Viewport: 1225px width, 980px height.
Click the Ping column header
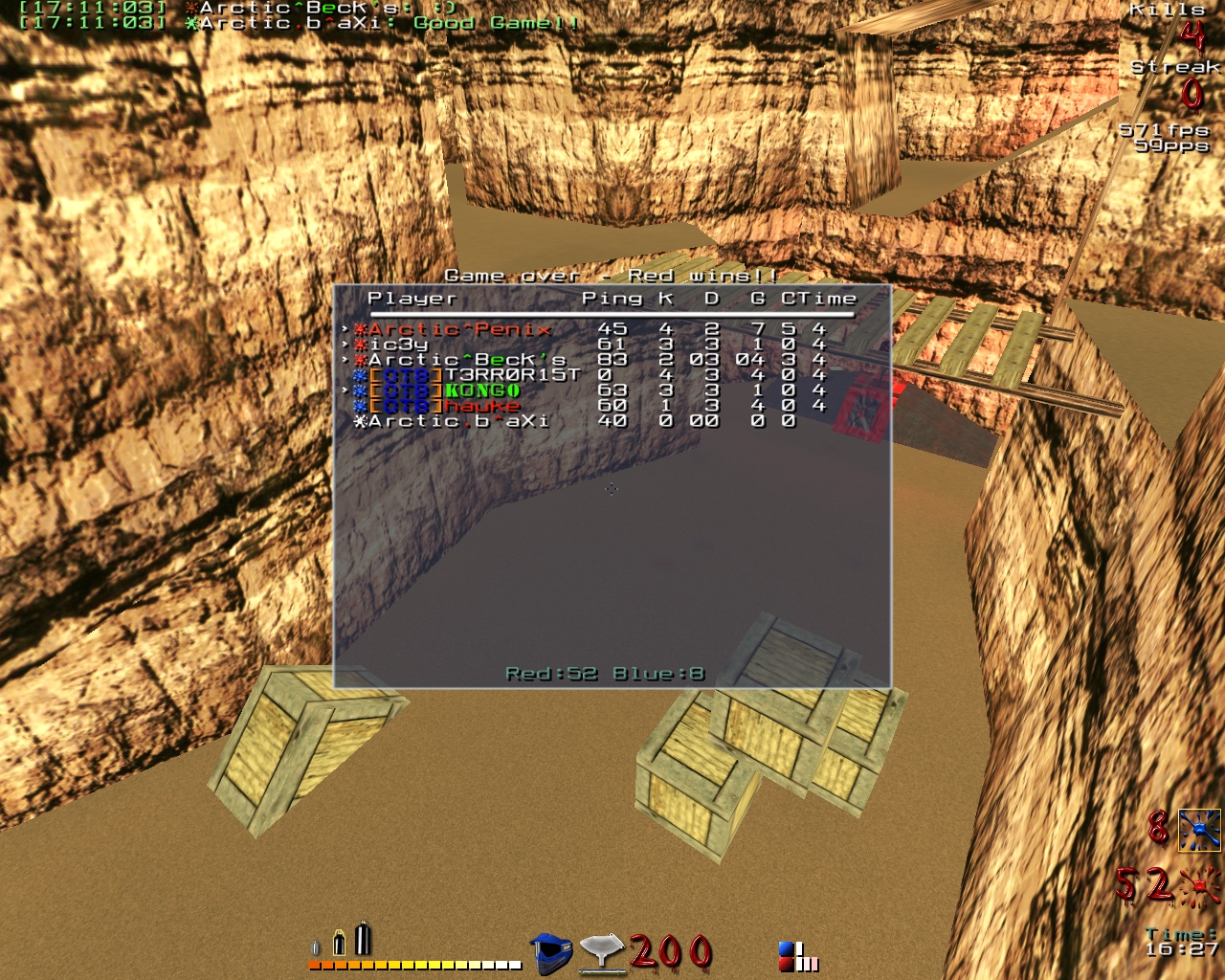point(612,298)
